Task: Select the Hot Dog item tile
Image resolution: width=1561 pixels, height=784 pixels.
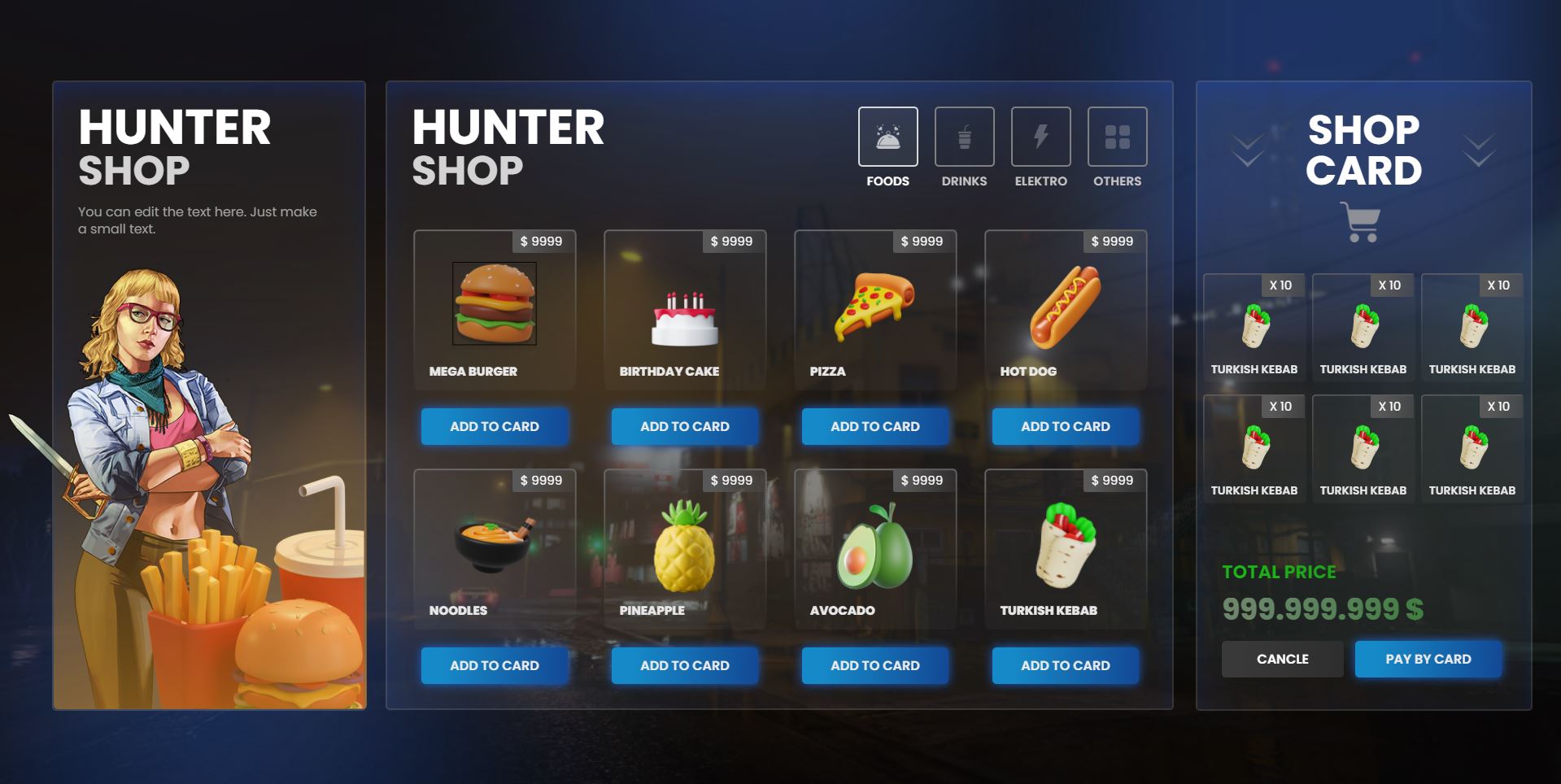Action: [x=1066, y=311]
